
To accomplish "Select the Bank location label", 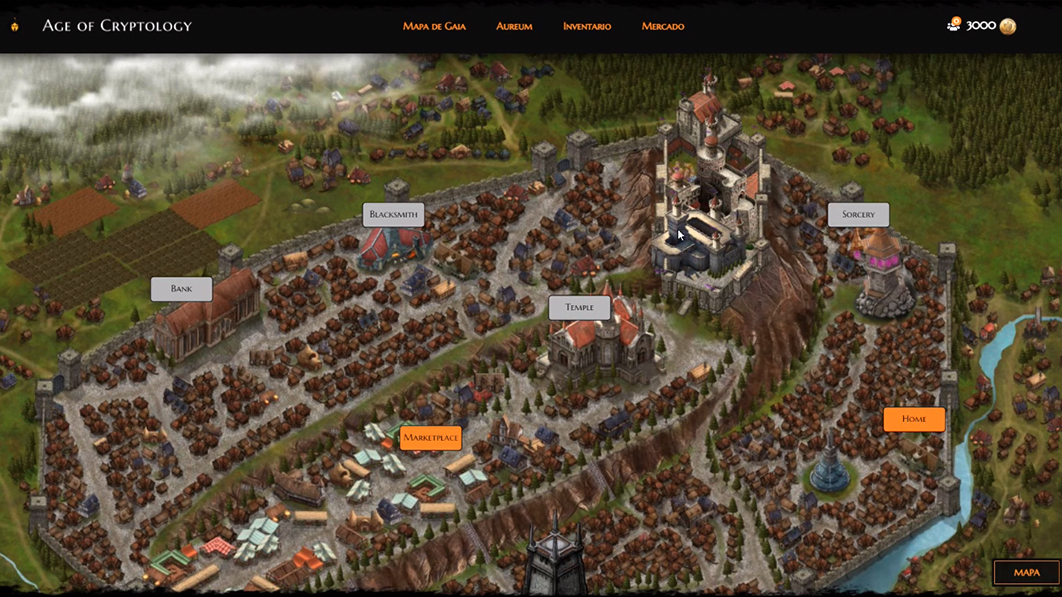I will click(x=181, y=289).
